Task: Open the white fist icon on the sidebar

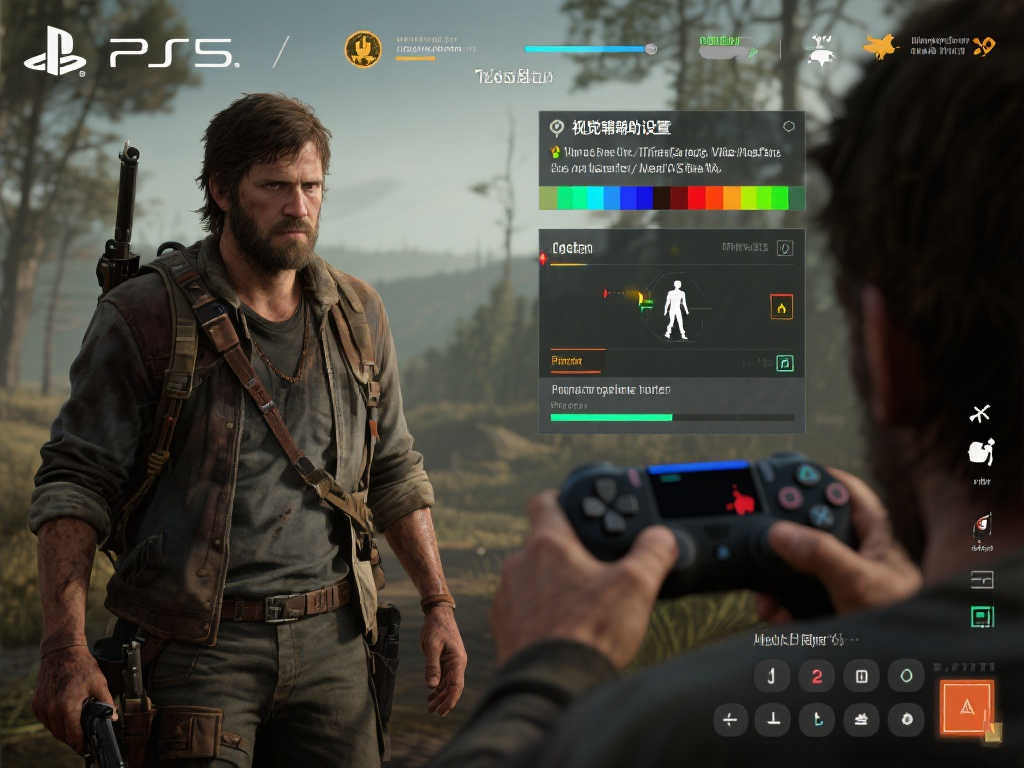Action: tap(981, 452)
